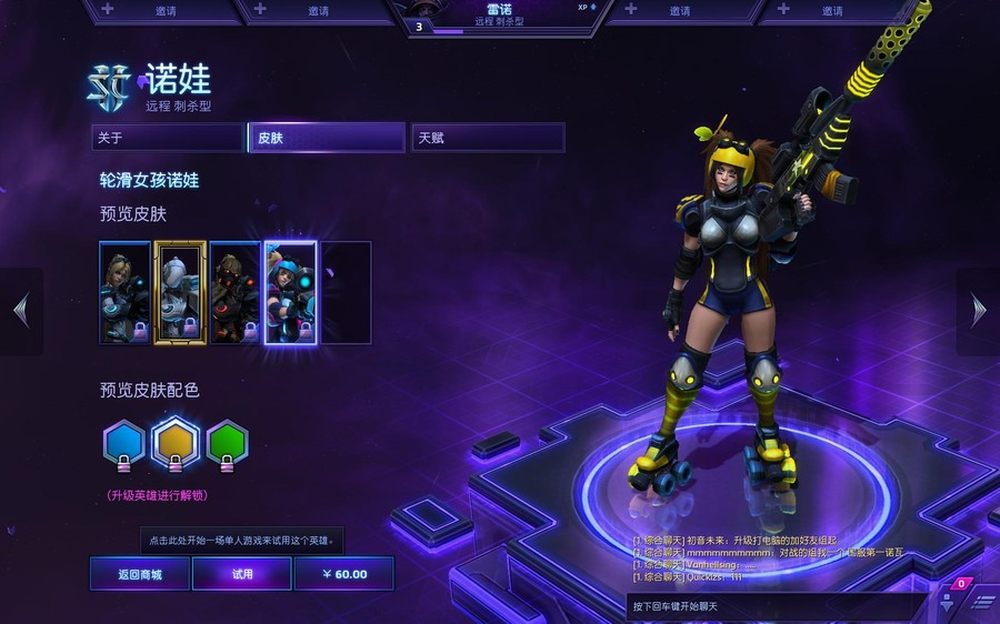Select the 皮肤 tab
The image size is (1000, 624).
326,138
